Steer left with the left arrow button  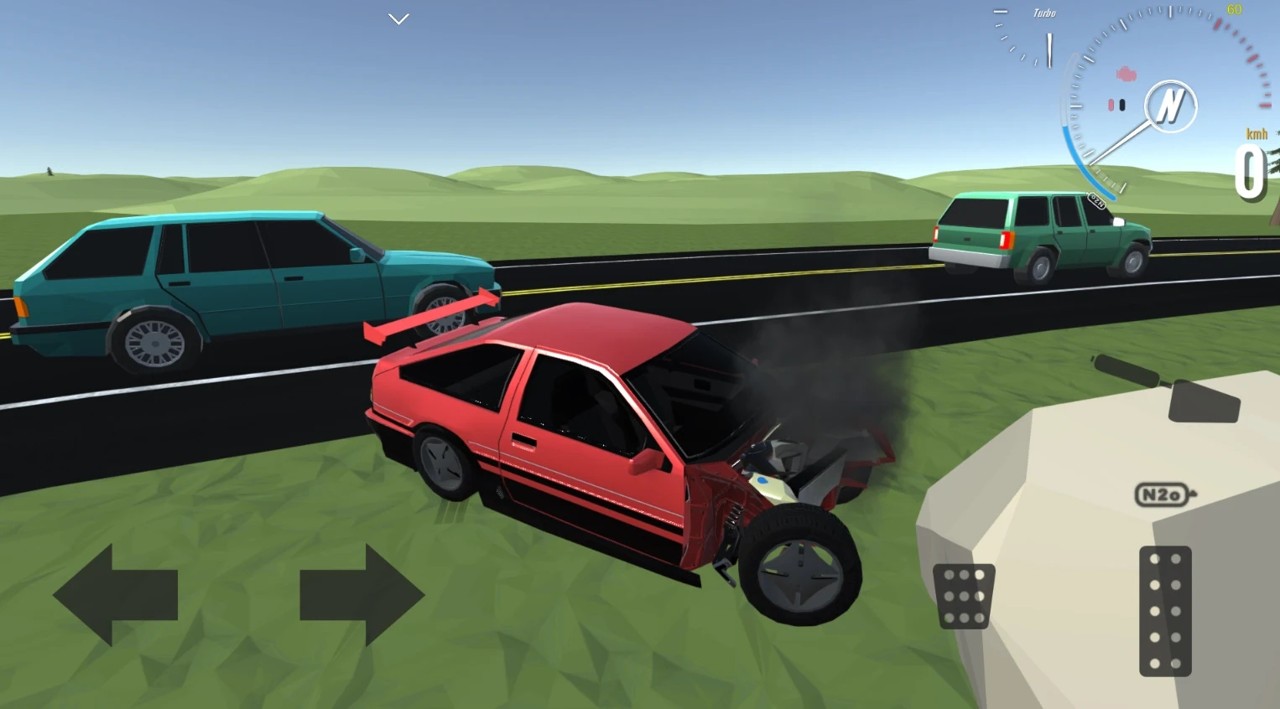[115, 595]
